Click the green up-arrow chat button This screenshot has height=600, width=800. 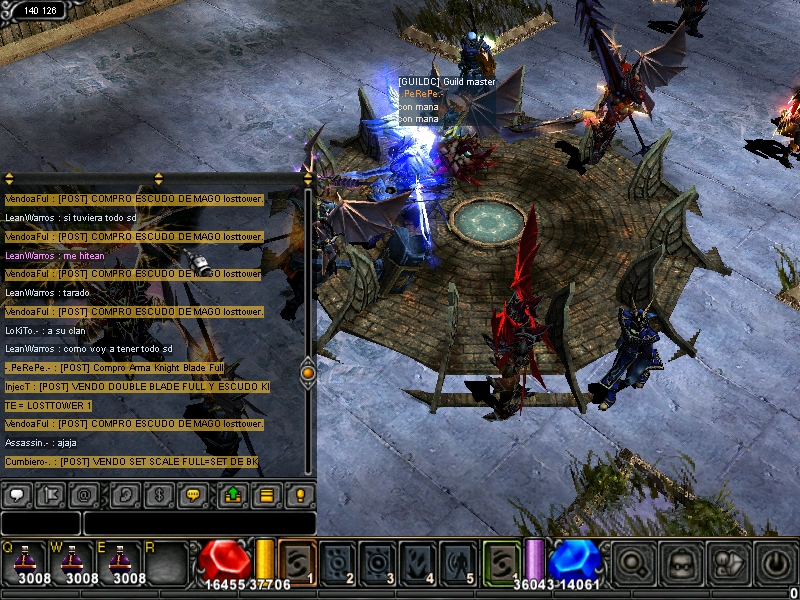tap(233, 494)
